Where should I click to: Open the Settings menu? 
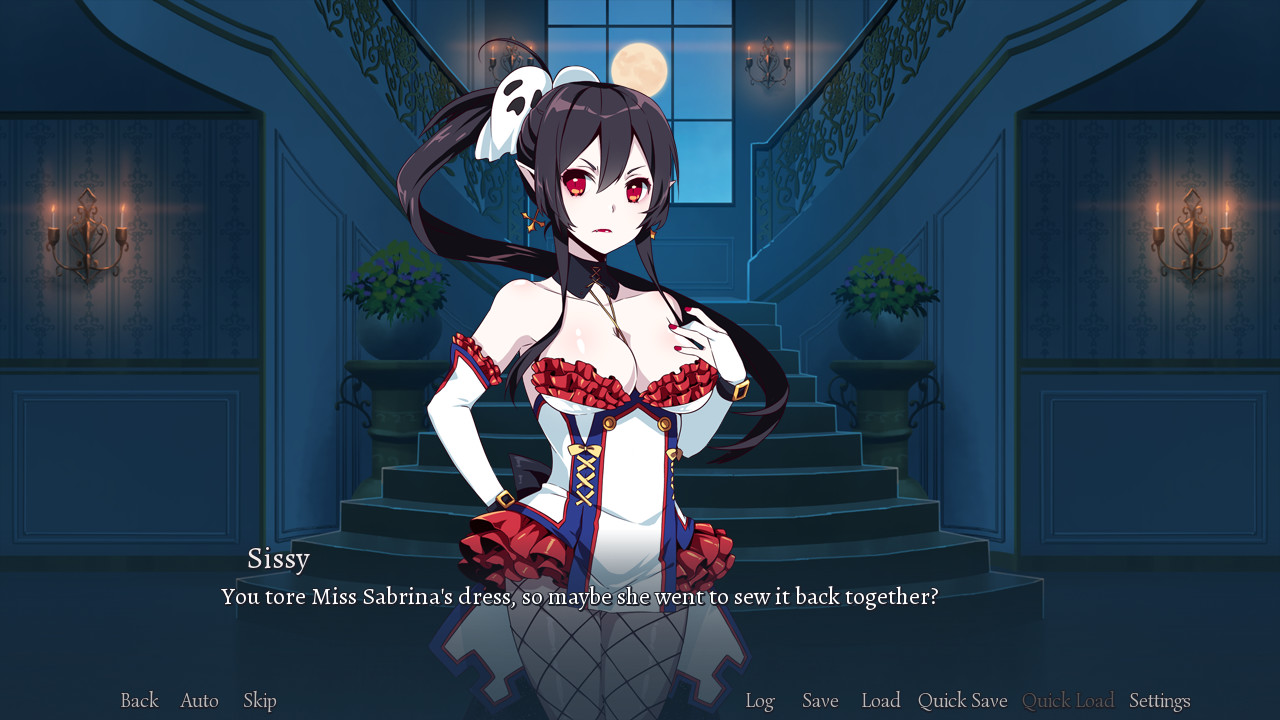tap(1159, 700)
